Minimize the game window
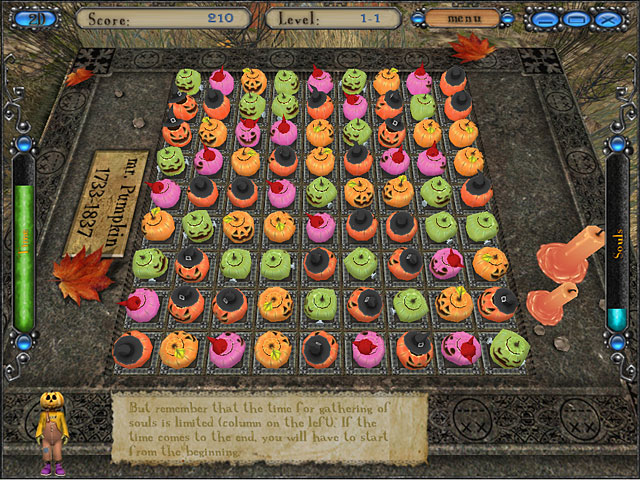Image resolution: width=640 pixels, height=480 pixels. click(544, 19)
